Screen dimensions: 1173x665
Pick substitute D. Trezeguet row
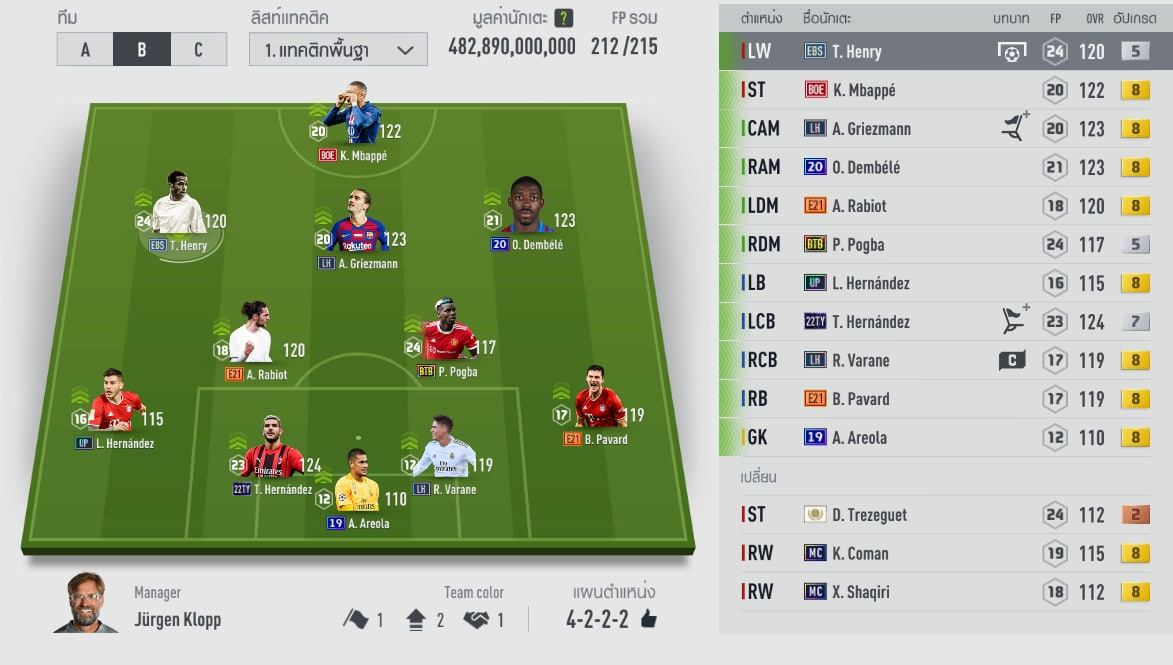[943, 515]
